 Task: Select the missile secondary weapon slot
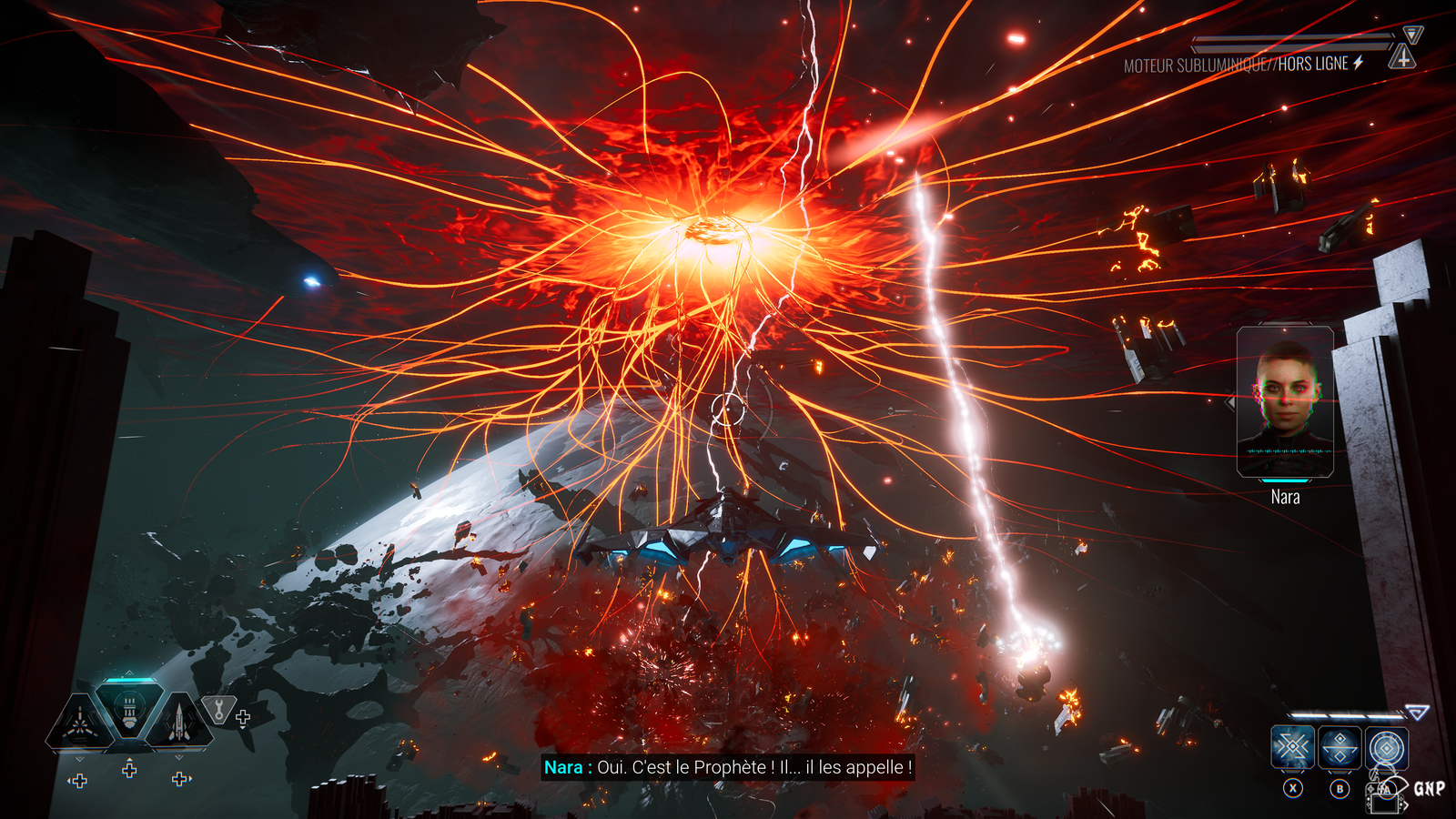pyautogui.click(x=179, y=723)
